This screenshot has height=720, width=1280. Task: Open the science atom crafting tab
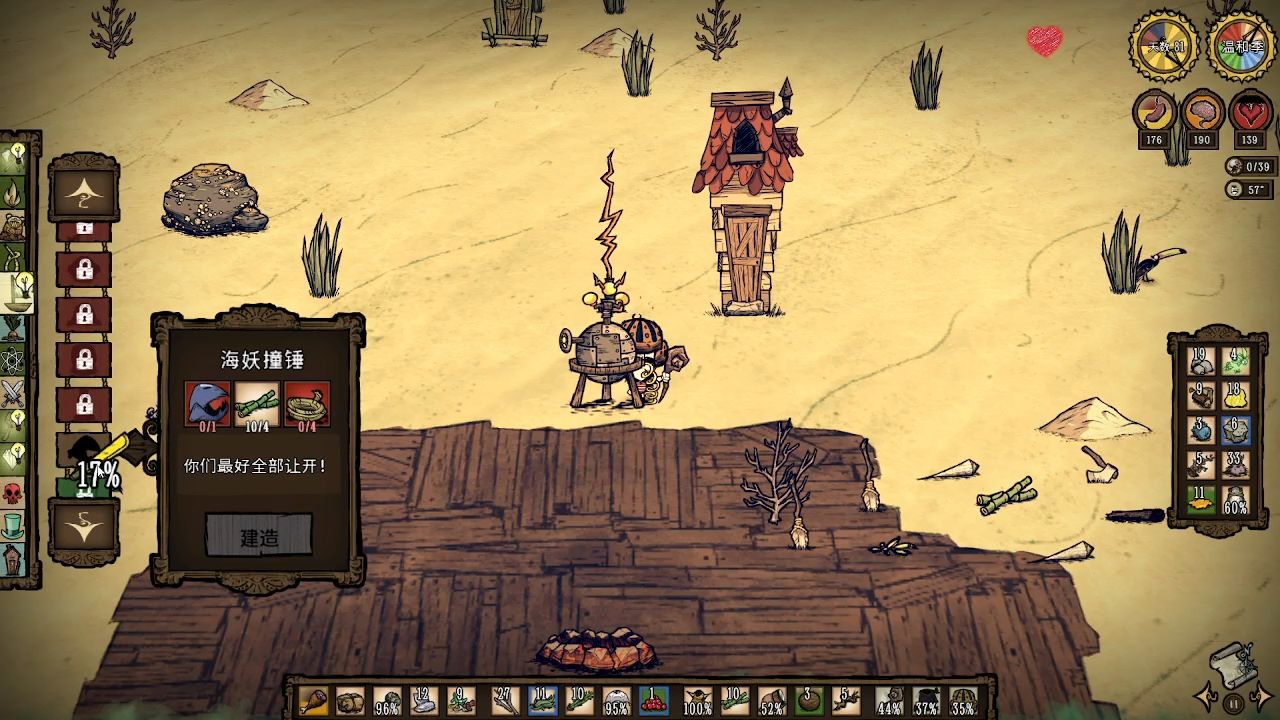[13, 359]
